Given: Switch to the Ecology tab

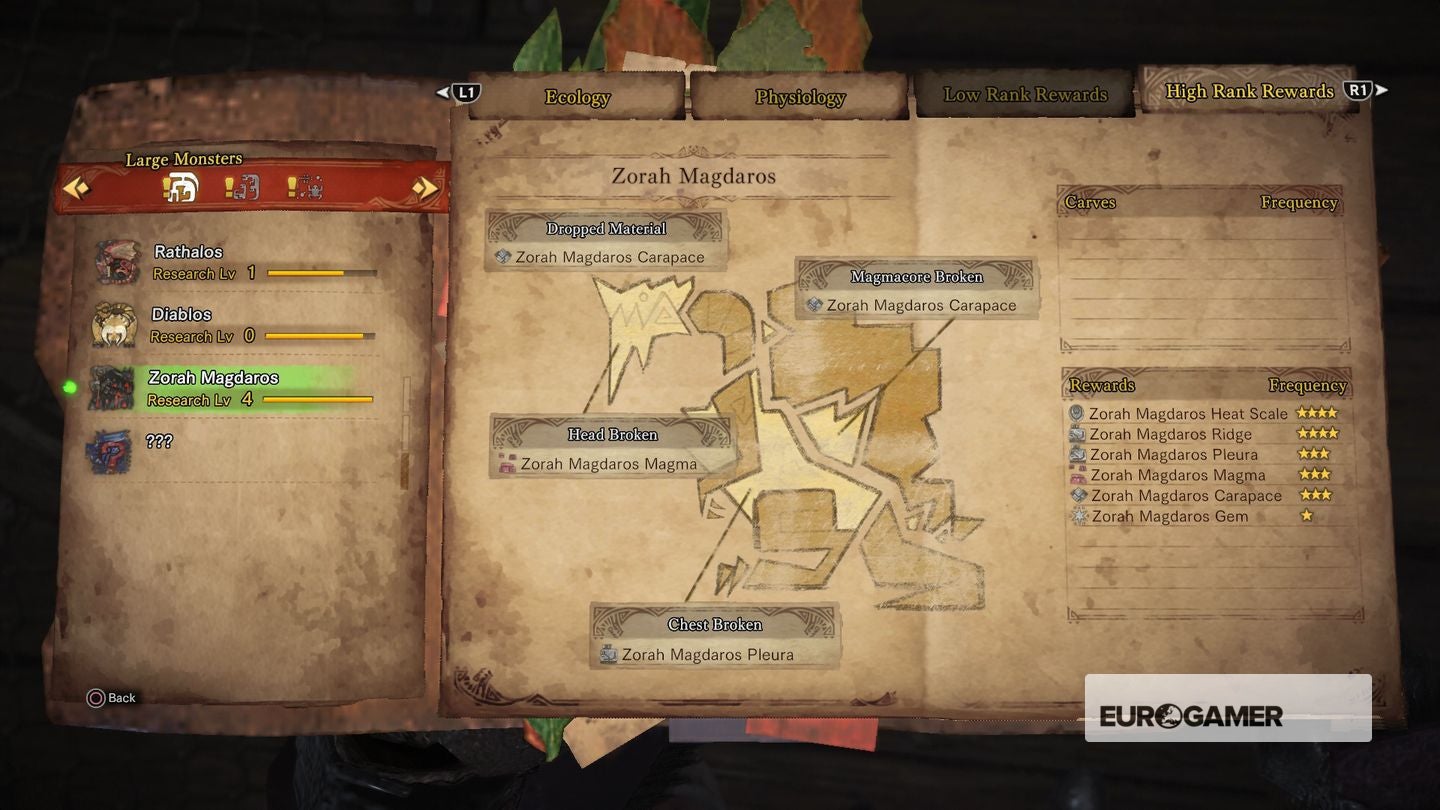Looking at the screenshot, I should [x=576, y=97].
